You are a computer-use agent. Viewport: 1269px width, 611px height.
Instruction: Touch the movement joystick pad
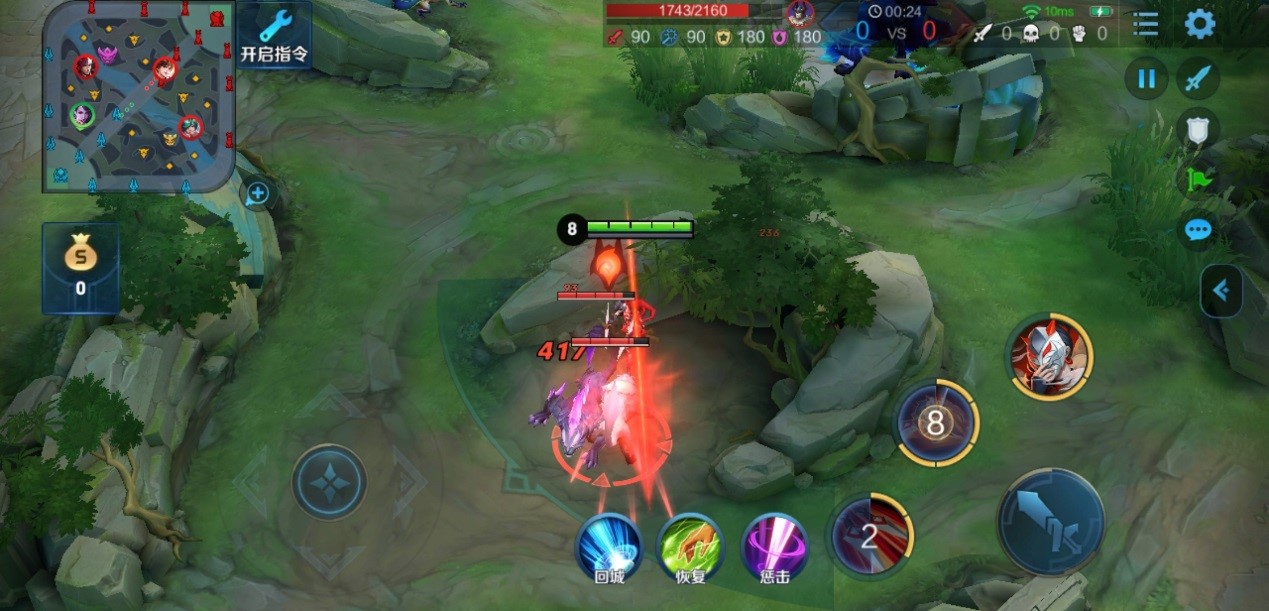click(329, 482)
